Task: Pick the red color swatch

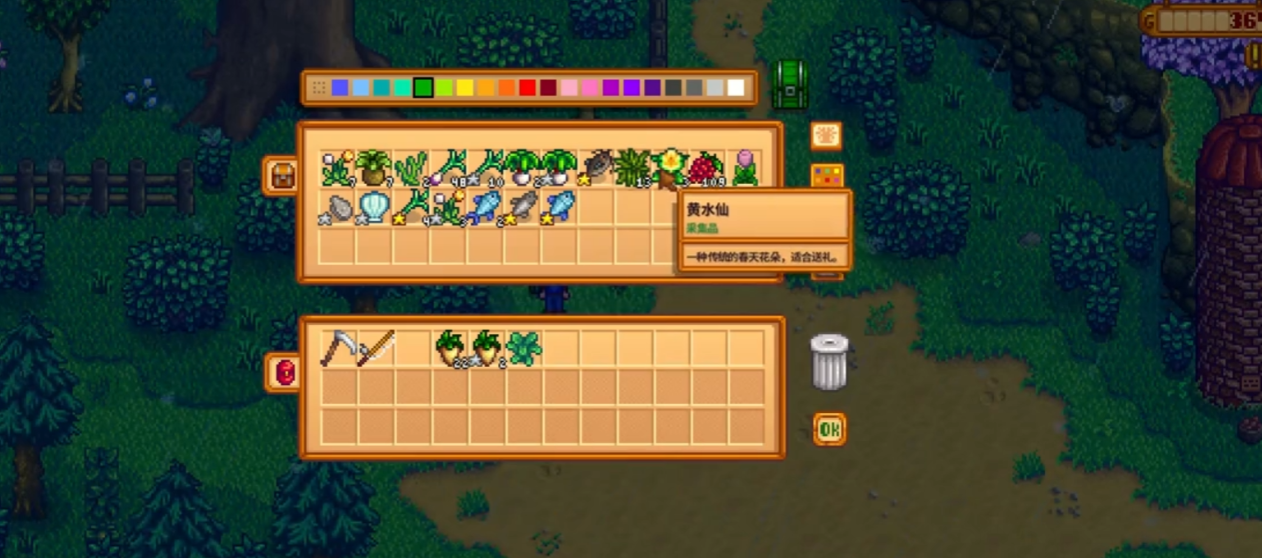Action: 528,88
